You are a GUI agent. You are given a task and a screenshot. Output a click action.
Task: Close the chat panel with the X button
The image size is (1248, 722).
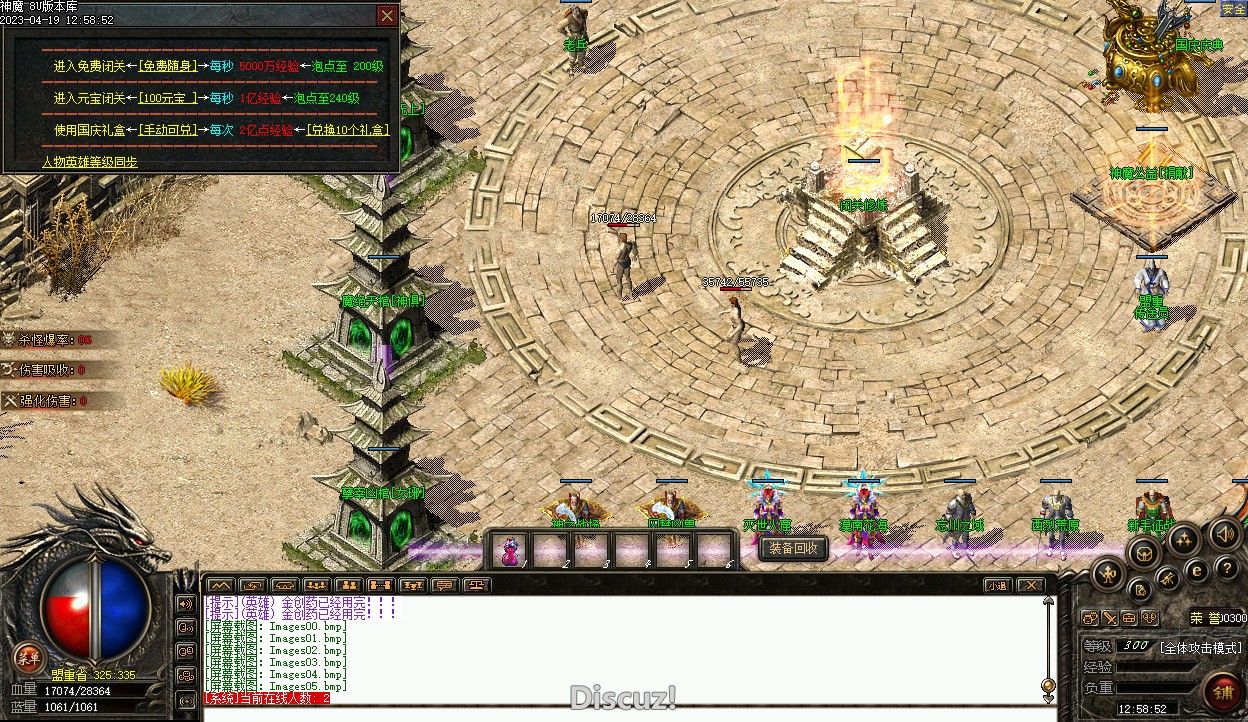[1030, 585]
